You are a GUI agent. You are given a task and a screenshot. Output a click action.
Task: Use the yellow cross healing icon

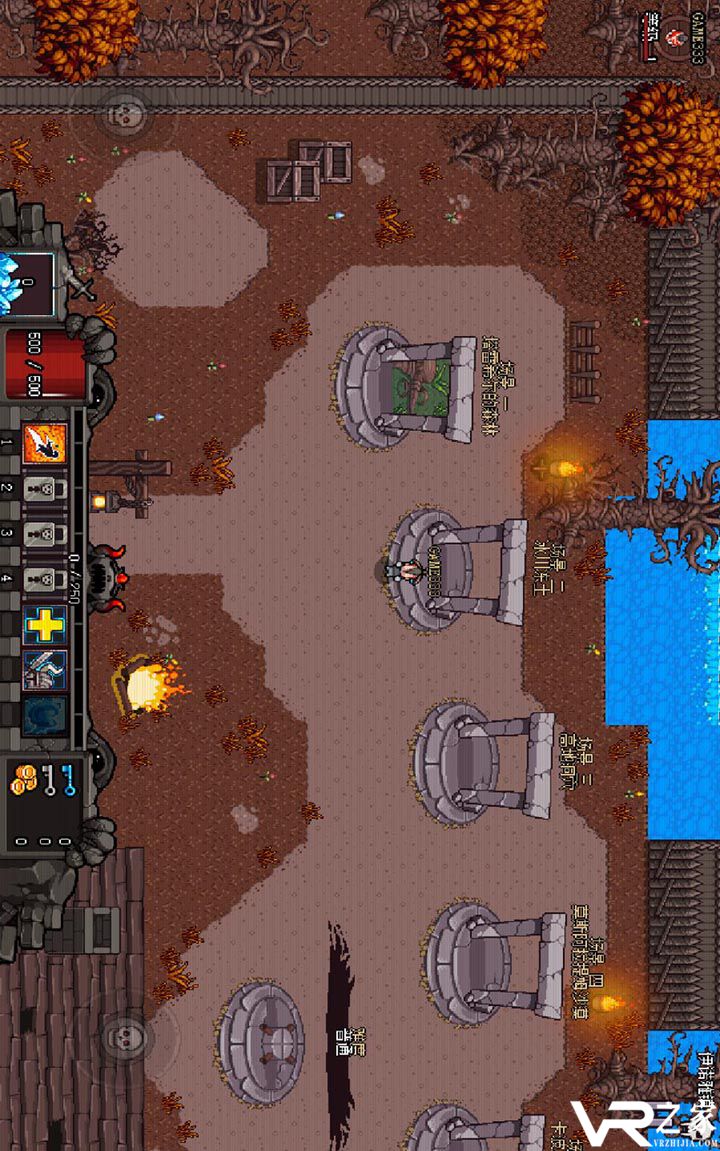(45, 624)
